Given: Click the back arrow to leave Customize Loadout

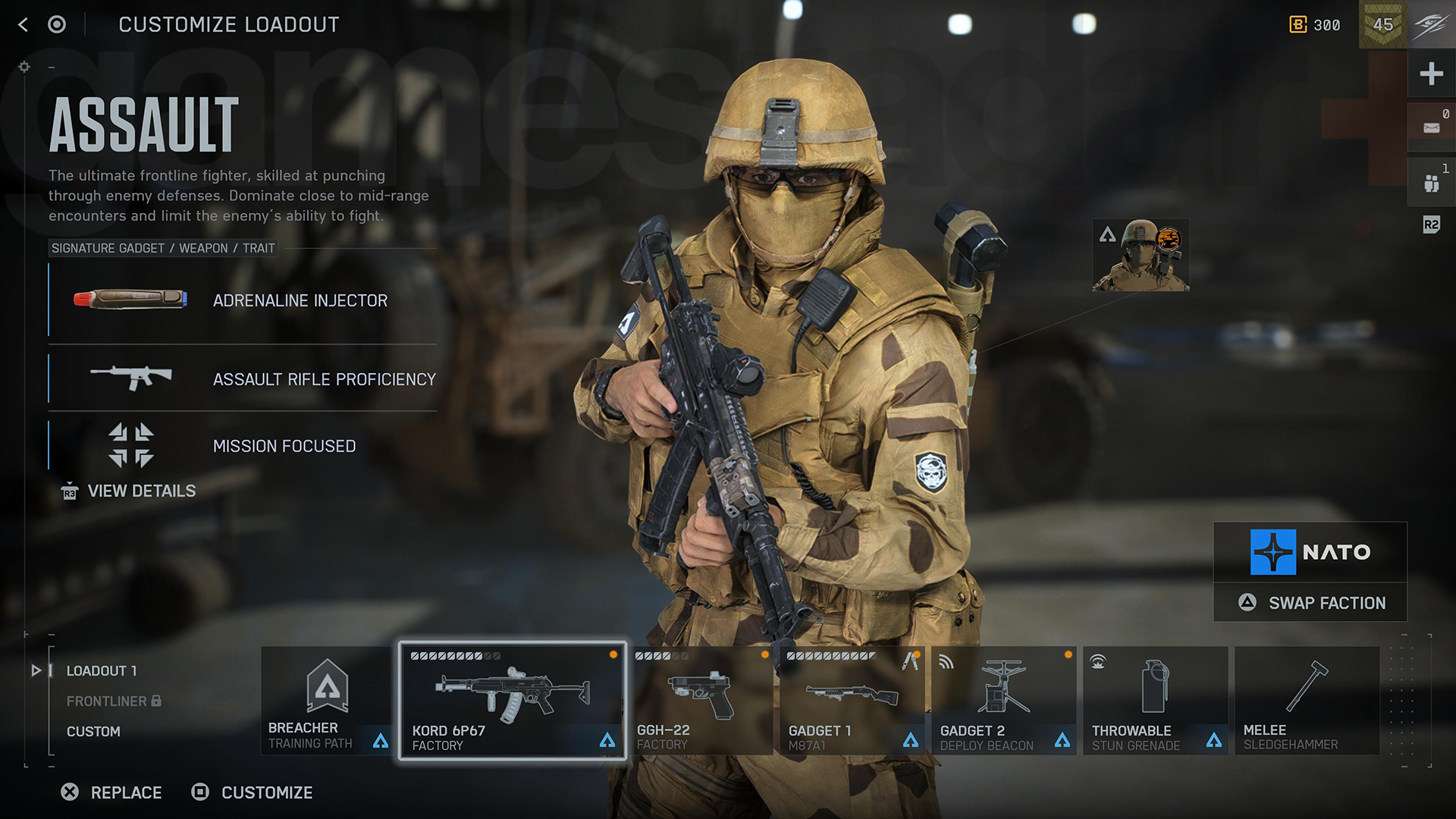Looking at the screenshot, I should click(22, 24).
